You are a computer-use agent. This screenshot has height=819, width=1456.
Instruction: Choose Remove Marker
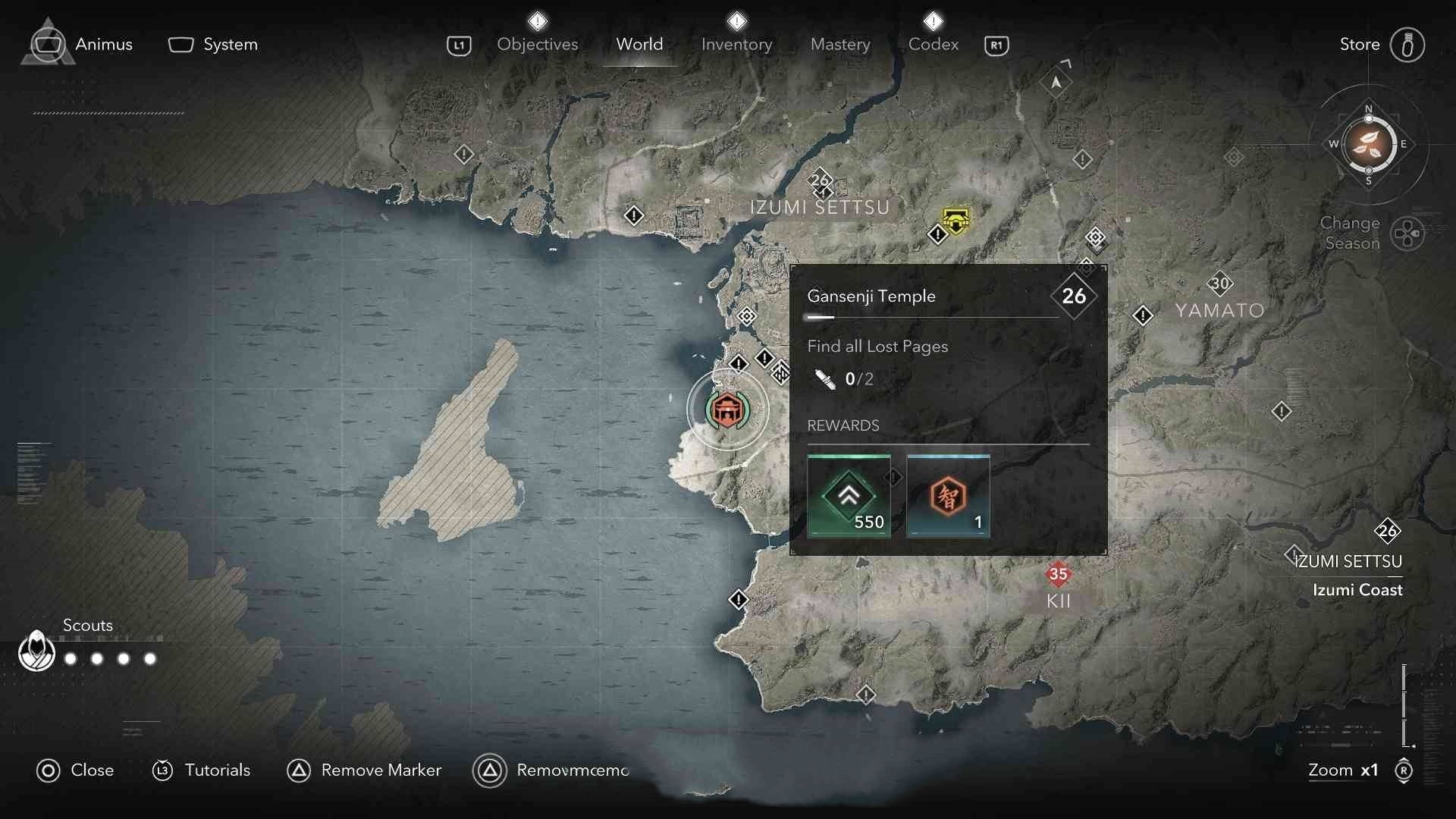point(365,770)
